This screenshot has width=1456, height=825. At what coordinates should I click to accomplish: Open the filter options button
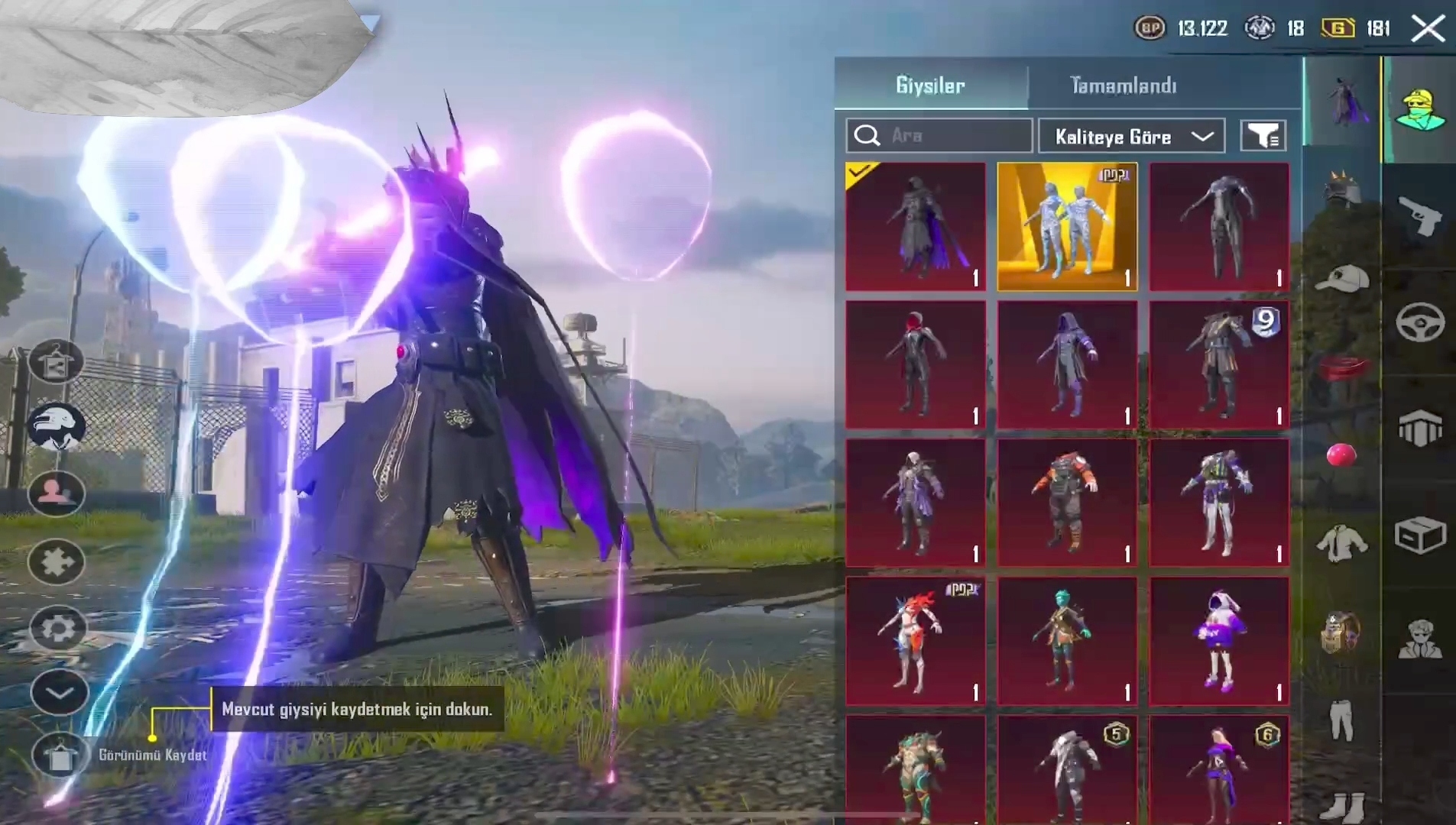pyautogui.click(x=1263, y=136)
